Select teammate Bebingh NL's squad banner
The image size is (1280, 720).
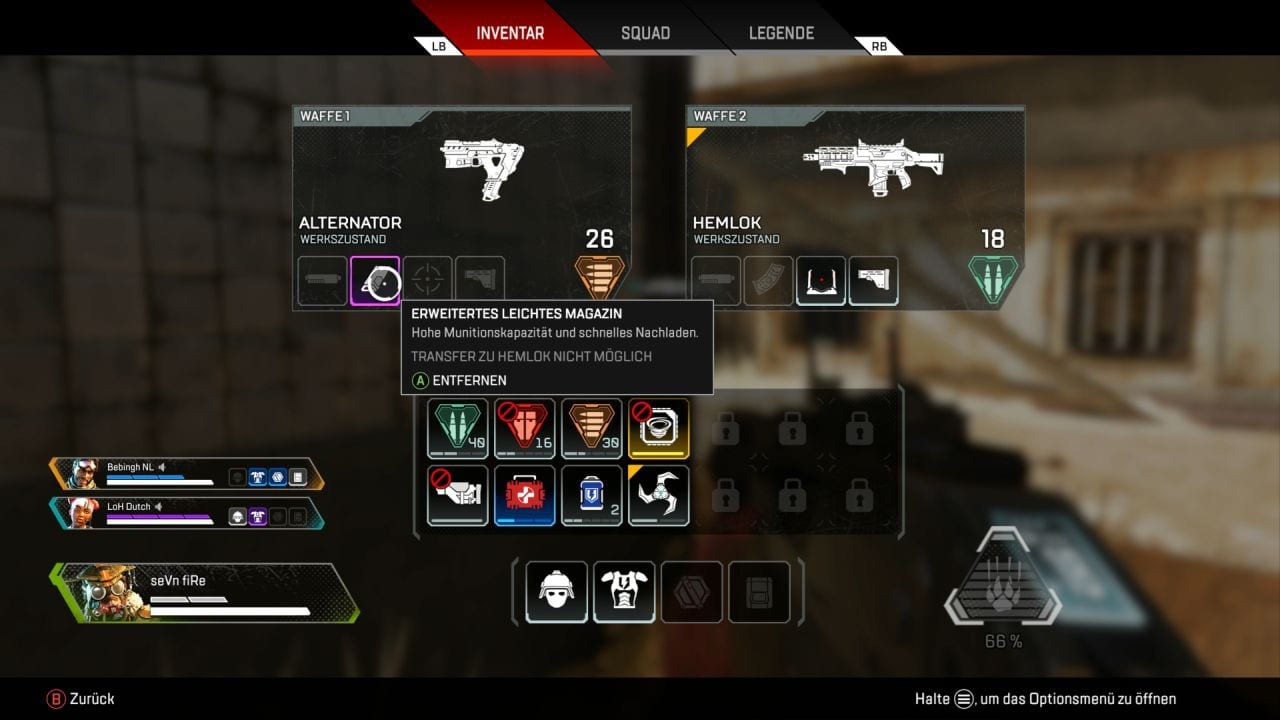[185, 474]
